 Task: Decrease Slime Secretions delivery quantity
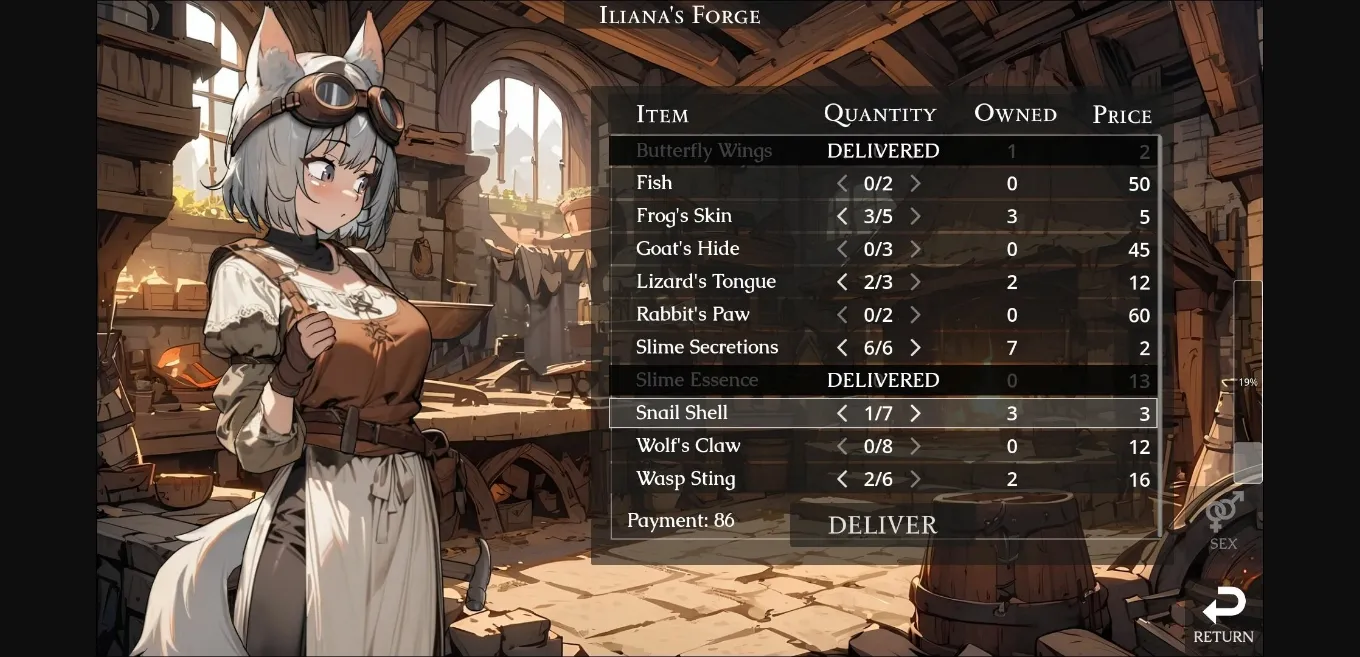pyautogui.click(x=842, y=348)
